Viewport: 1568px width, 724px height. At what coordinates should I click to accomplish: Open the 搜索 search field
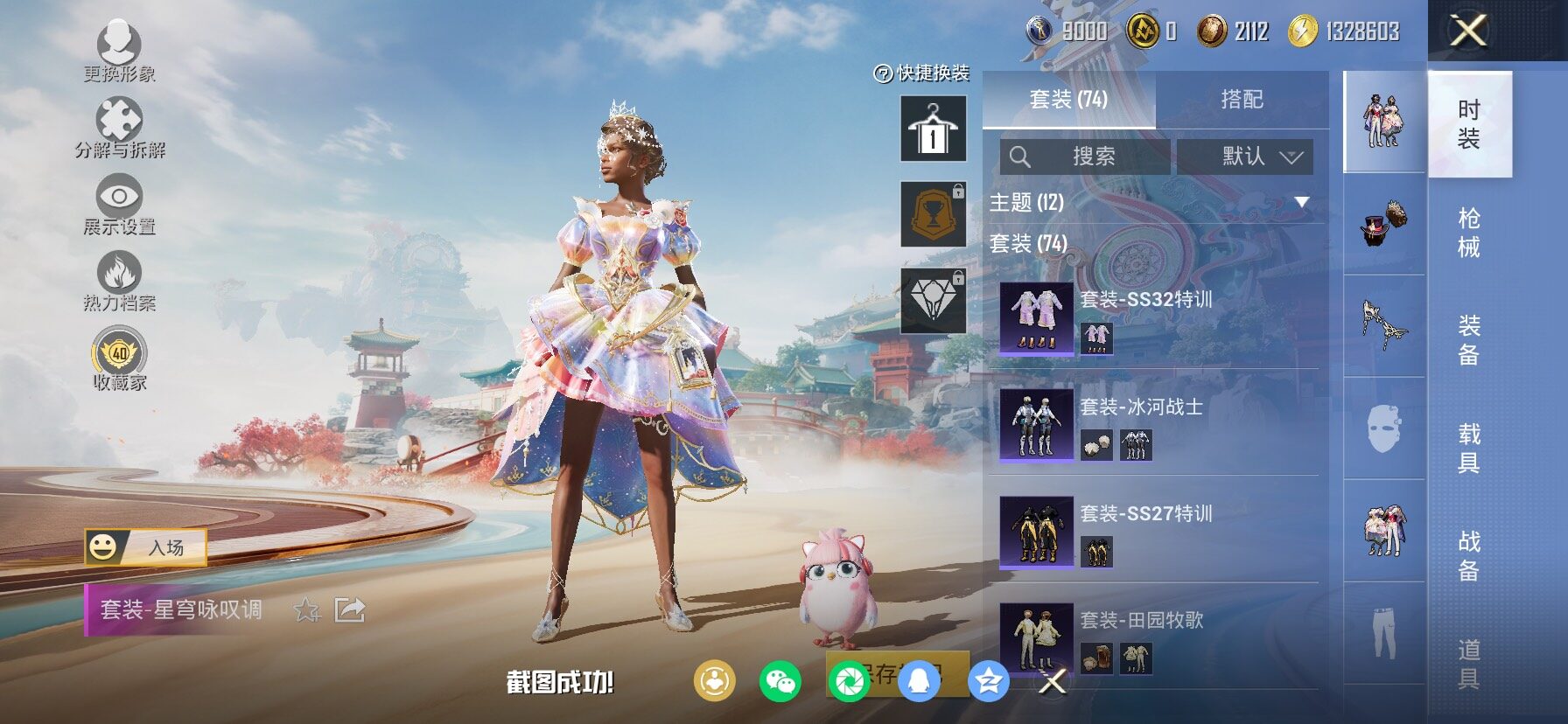coord(1085,157)
